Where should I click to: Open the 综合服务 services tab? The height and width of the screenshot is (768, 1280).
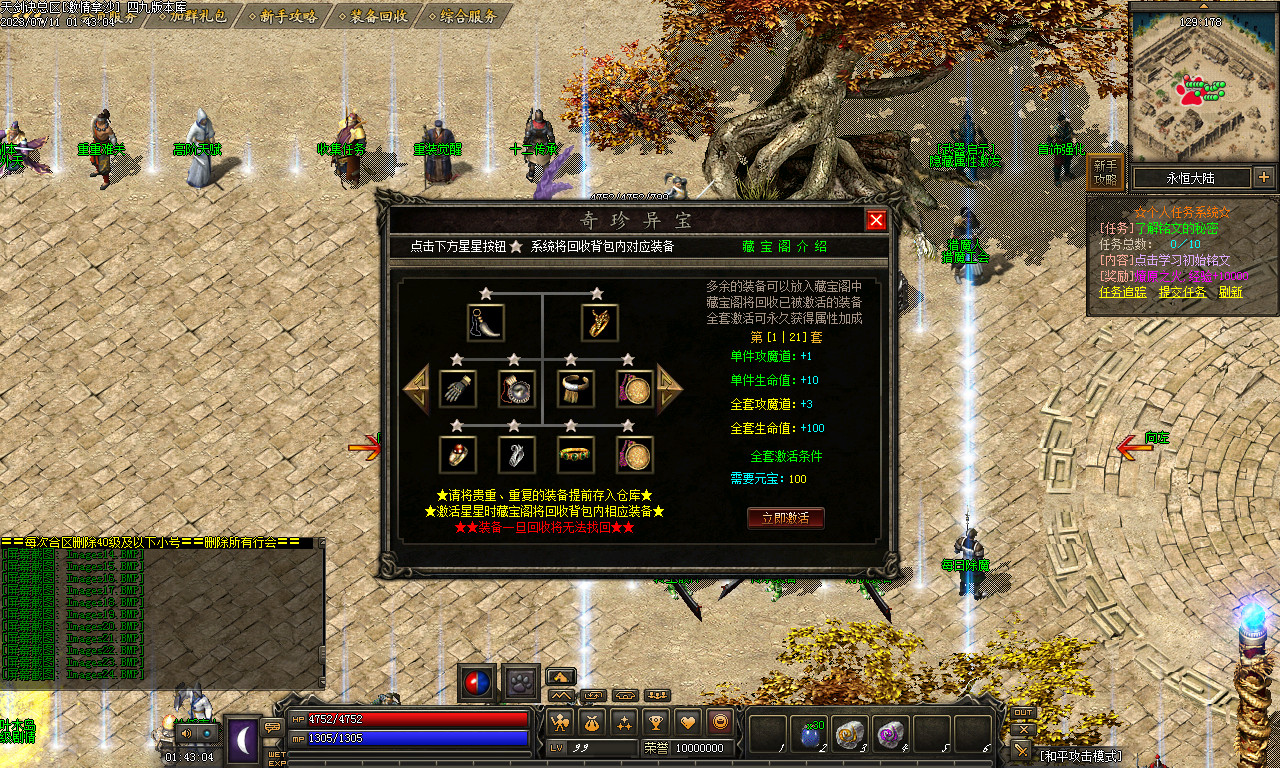point(463,16)
